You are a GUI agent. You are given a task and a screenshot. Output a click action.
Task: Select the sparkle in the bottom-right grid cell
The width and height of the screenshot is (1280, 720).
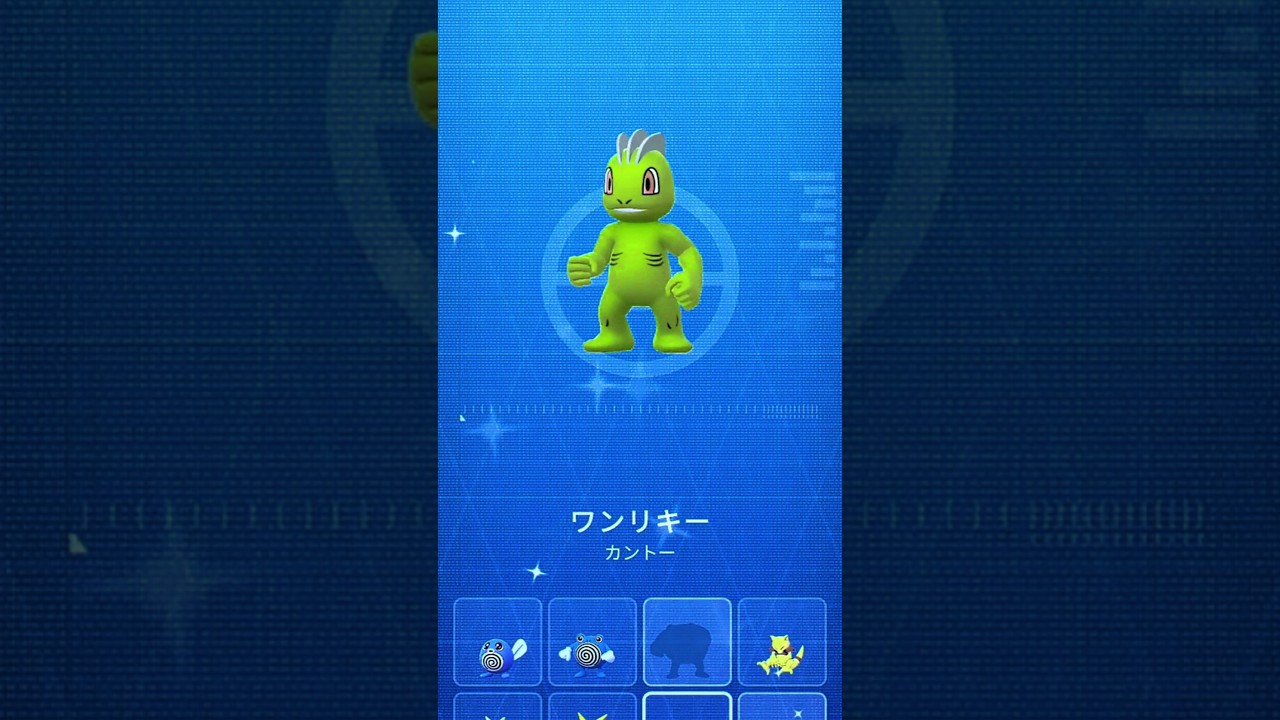click(797, 715)
